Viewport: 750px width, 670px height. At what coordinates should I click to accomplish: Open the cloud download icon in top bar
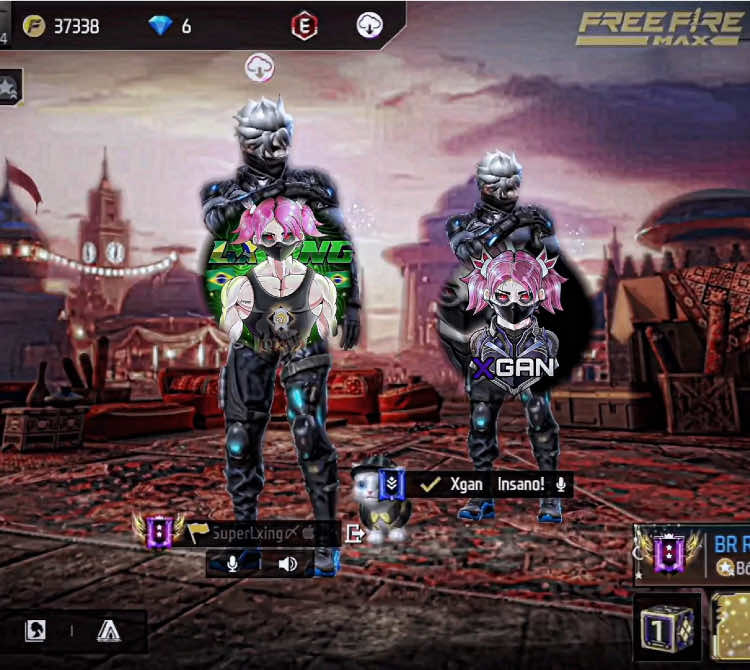coord(370,26)
